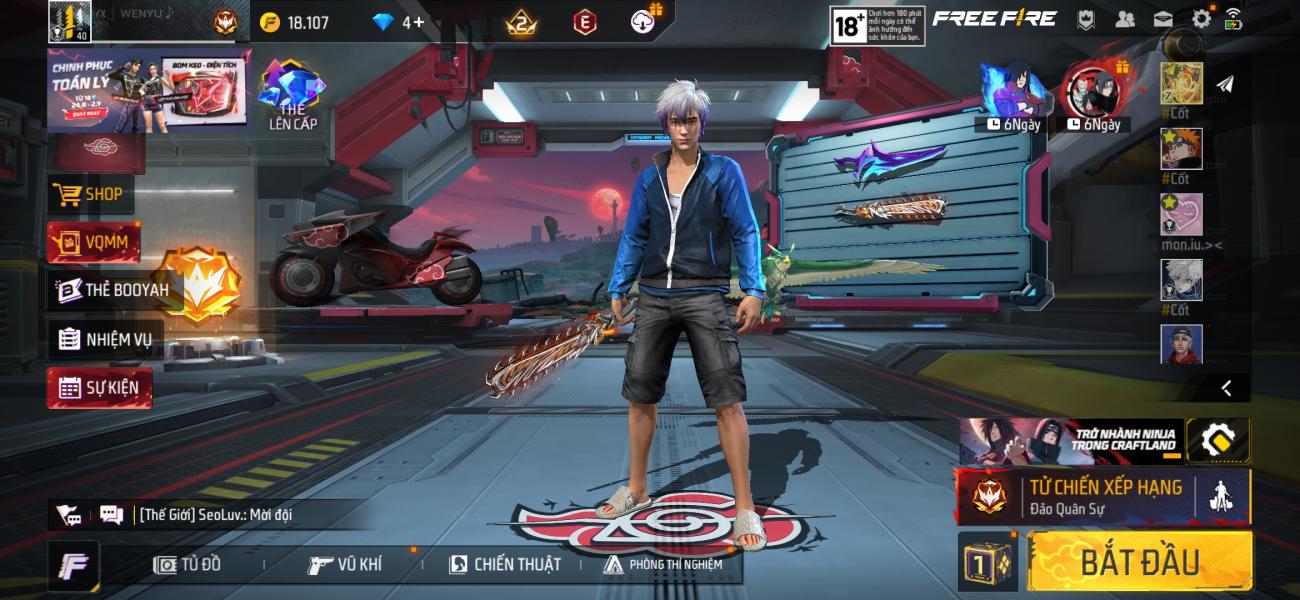Open Phòng Thí Nghiệm laboratory
This screenshot has width=1300, height=600.
(663, 565)
